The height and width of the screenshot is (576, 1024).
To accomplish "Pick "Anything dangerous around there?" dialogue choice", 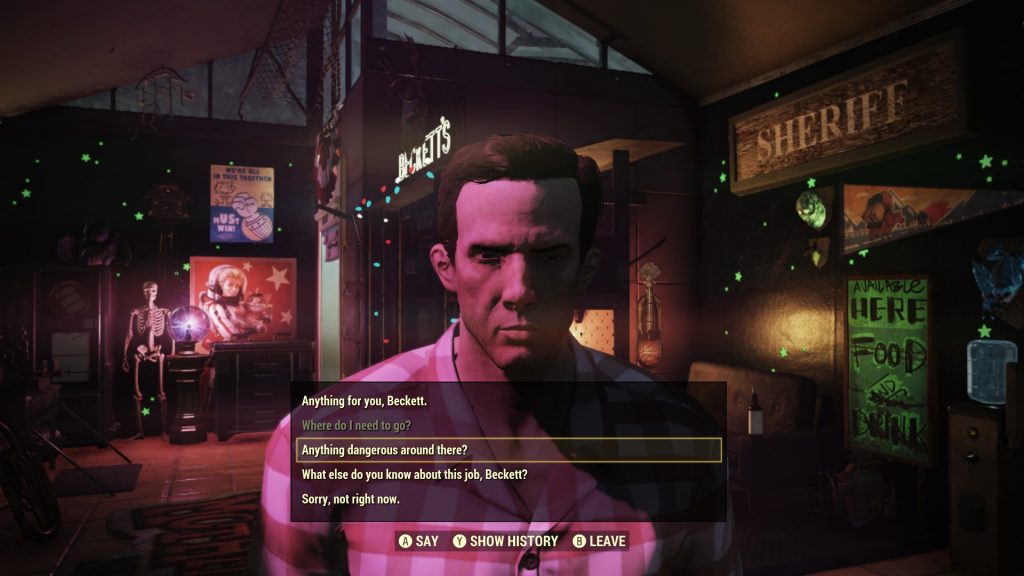I will [385, 450].
